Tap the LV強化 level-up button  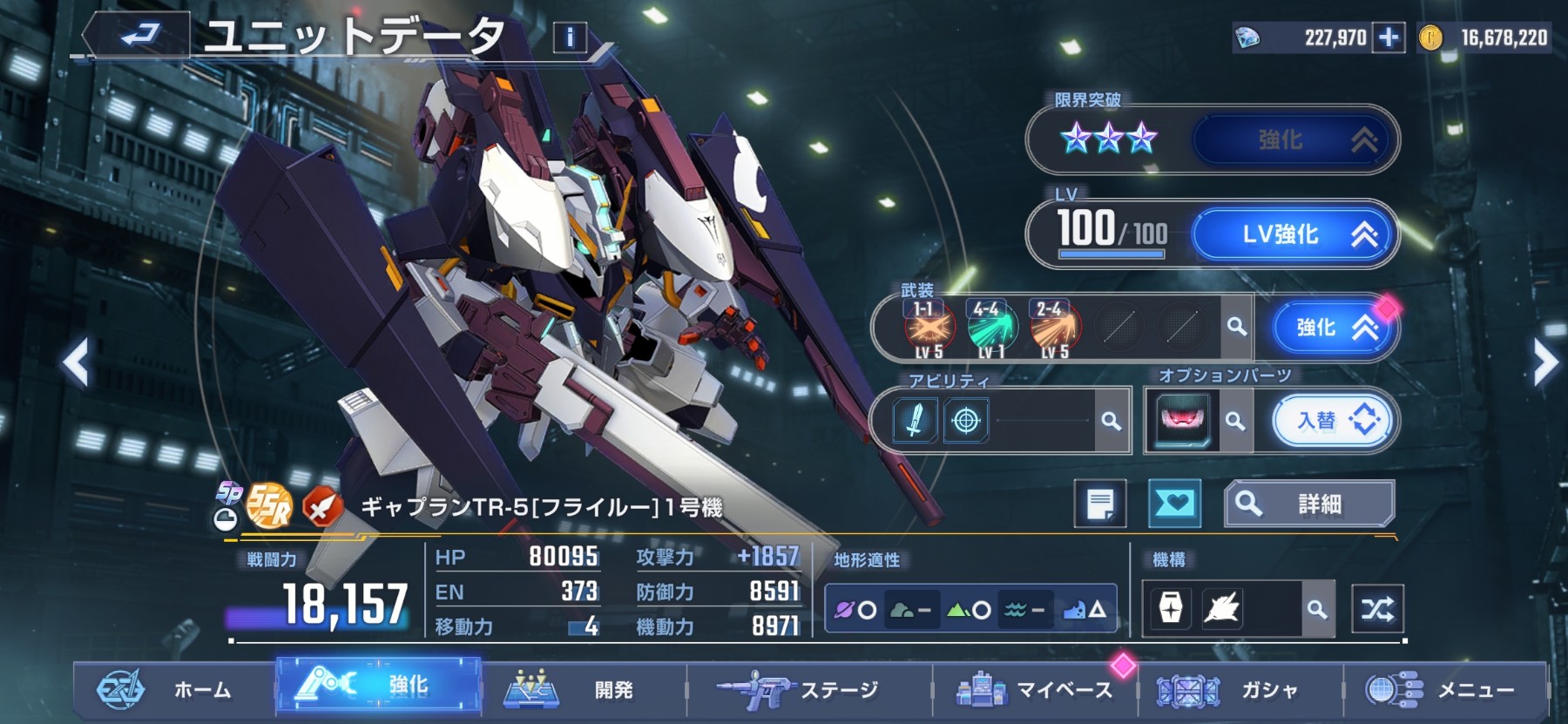click(1294, 234)
